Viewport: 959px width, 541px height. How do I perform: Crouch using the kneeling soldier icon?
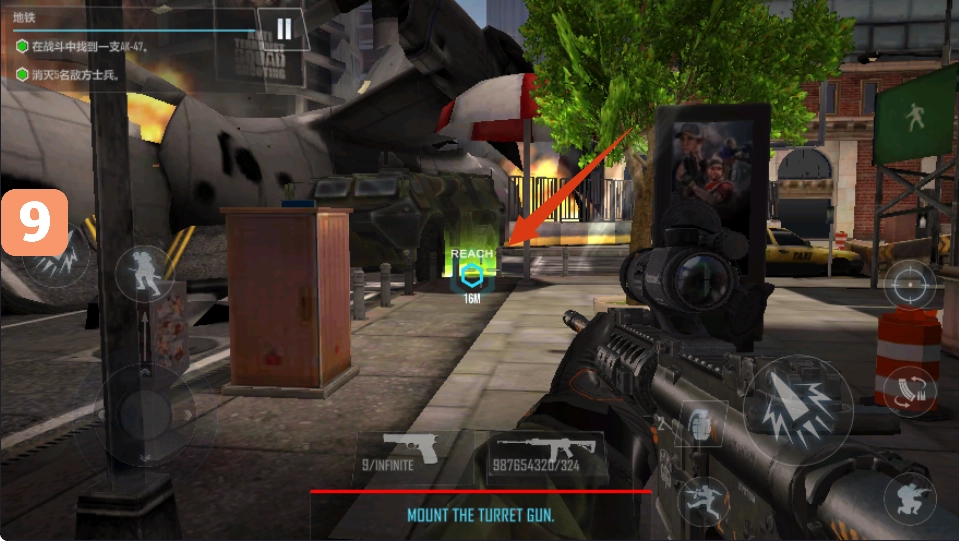(x=909, y=497)
